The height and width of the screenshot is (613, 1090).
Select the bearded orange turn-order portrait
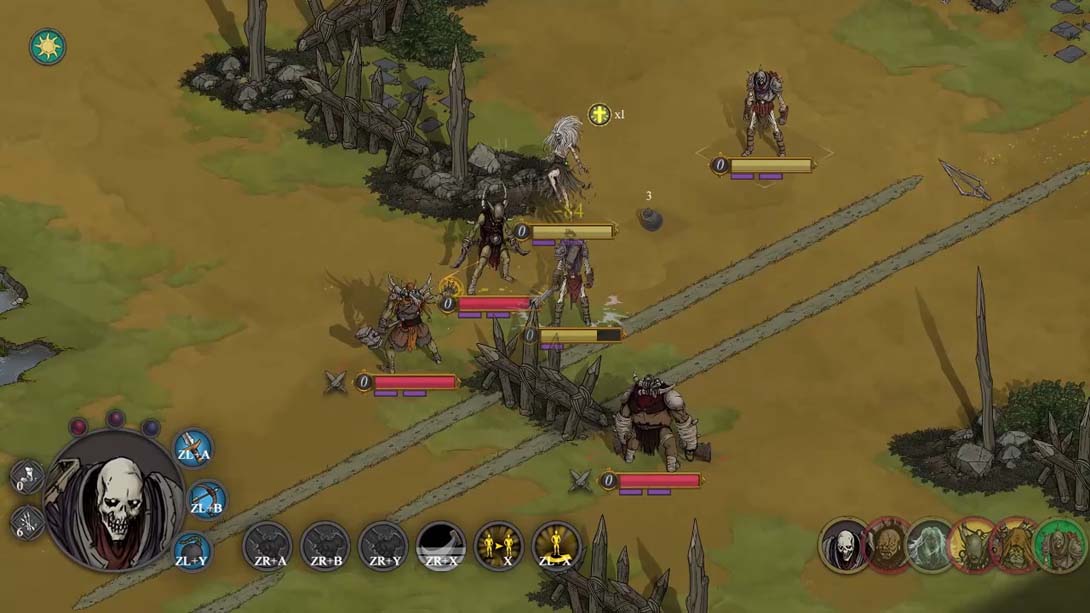tap(1016, 545)
